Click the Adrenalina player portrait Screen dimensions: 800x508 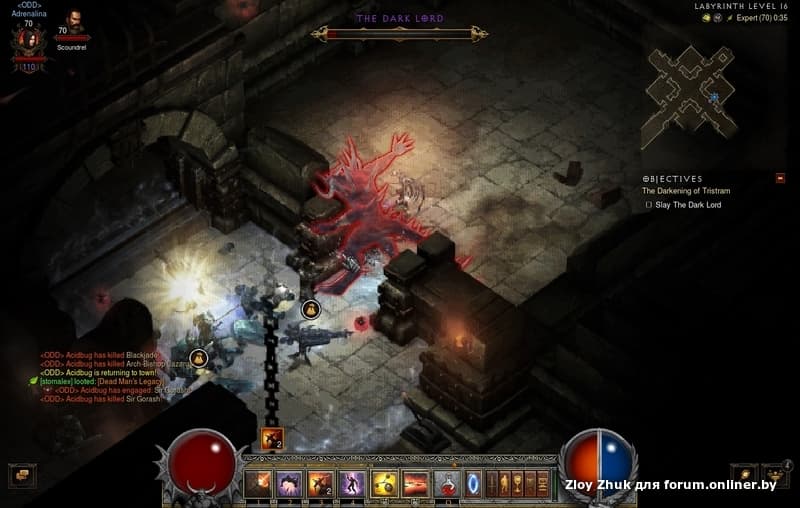28,41
